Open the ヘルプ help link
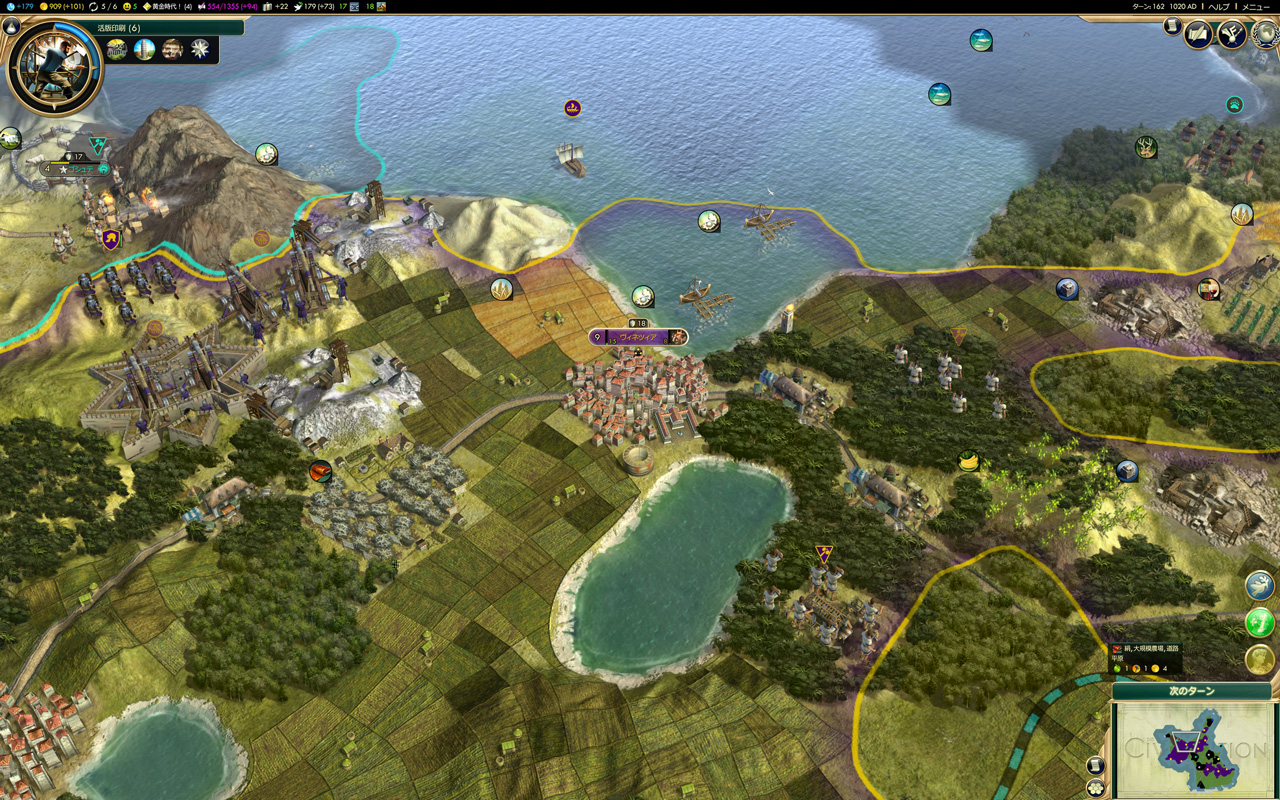 click(x=1219, y=7)
